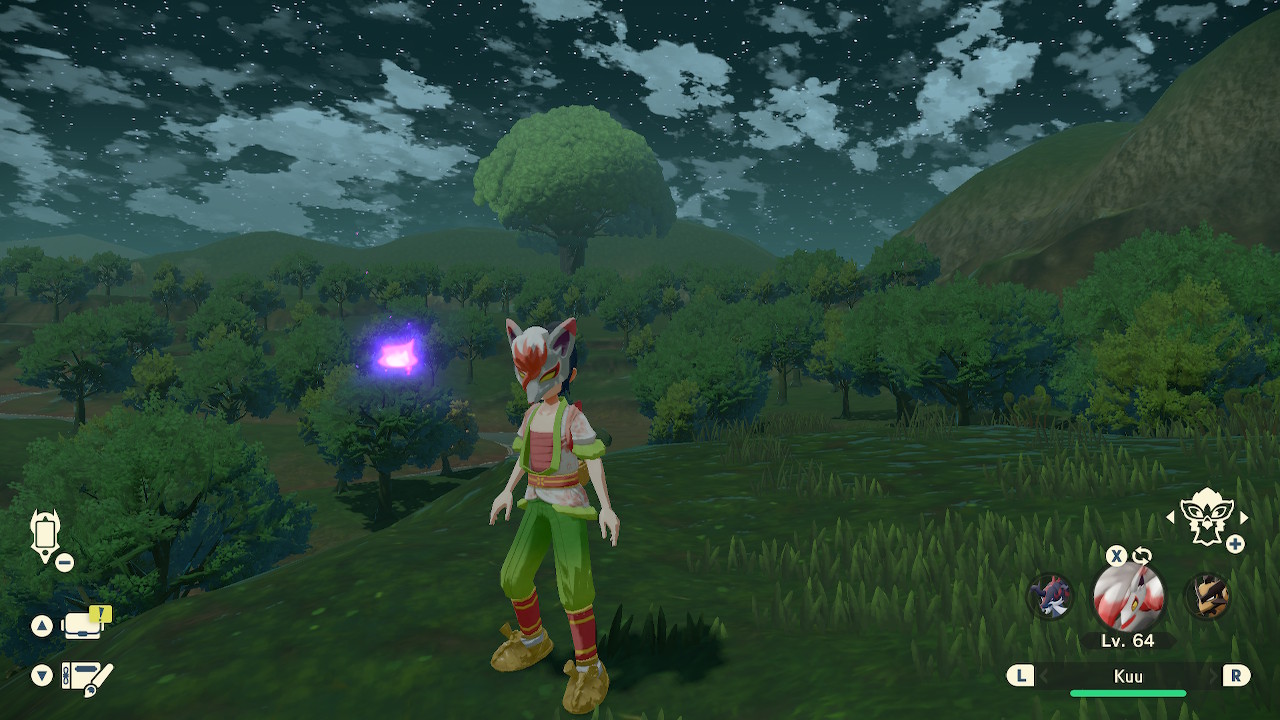Toggle the swap arrows above Zoroark's portrait
The width and height of the screenshot is (1280, 720).
(1141, 556)
